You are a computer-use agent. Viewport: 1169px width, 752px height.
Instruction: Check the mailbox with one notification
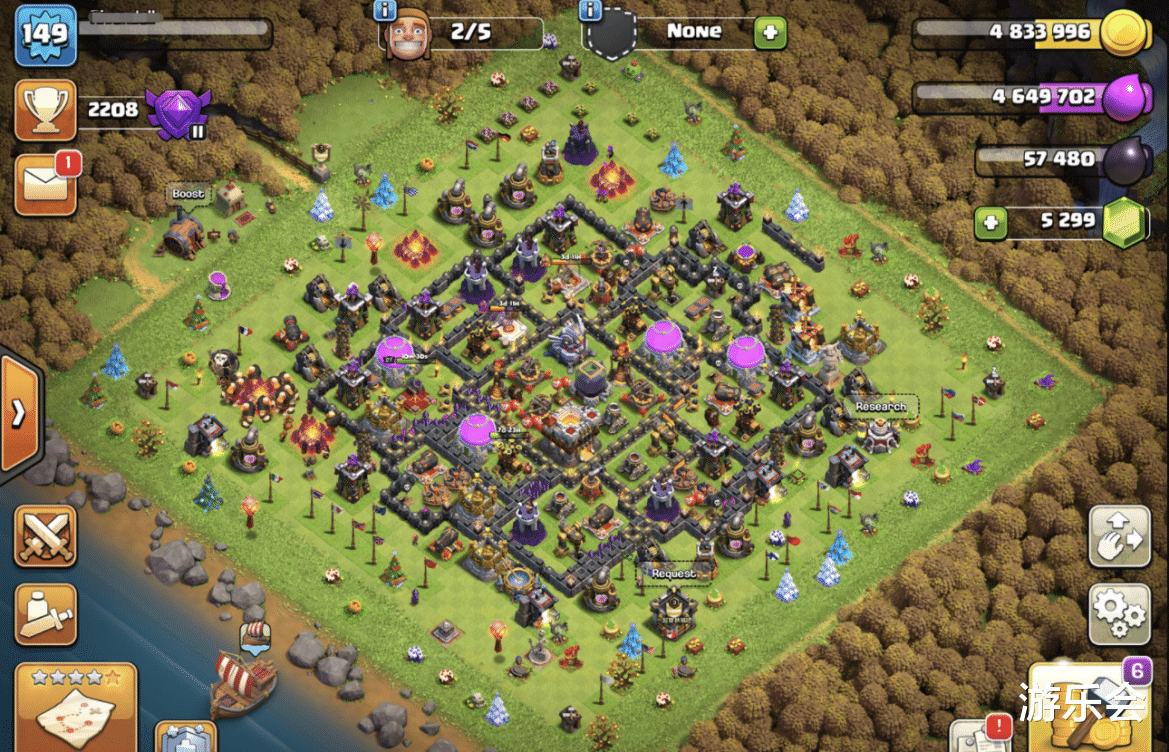click(46, 184)
